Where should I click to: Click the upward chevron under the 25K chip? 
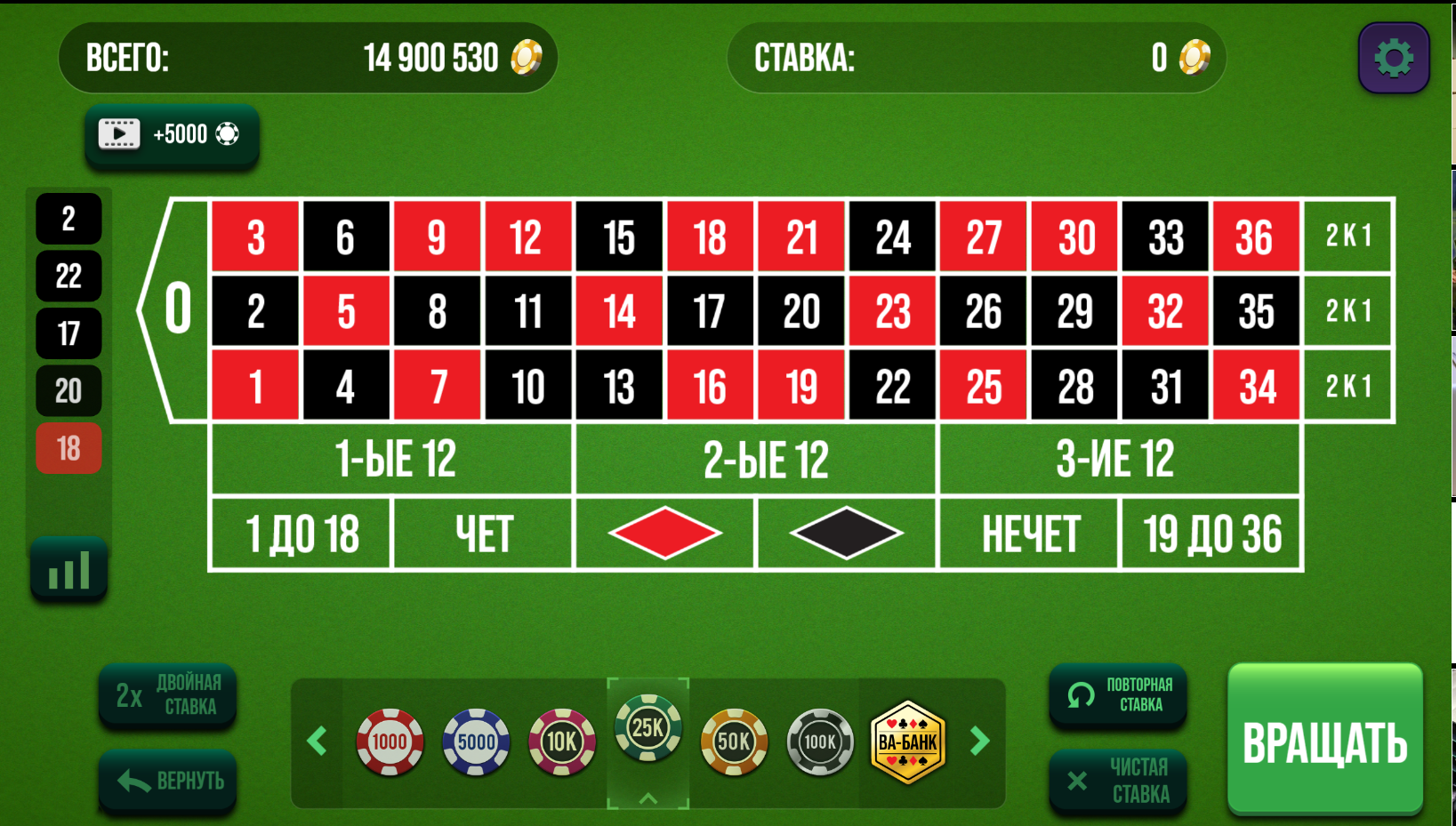click(x=648, y=798)
